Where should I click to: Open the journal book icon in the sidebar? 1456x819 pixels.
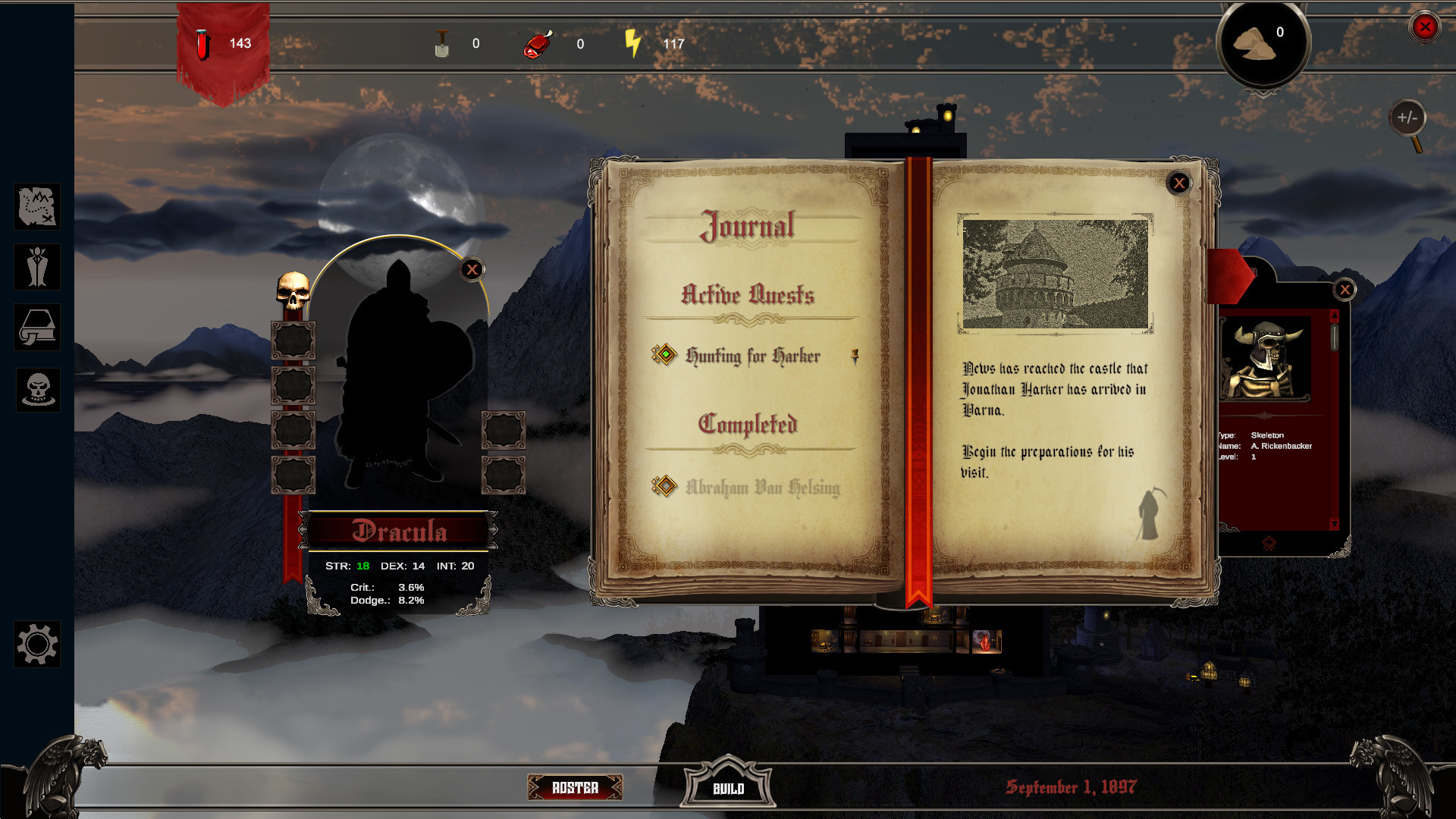(36, 328)
